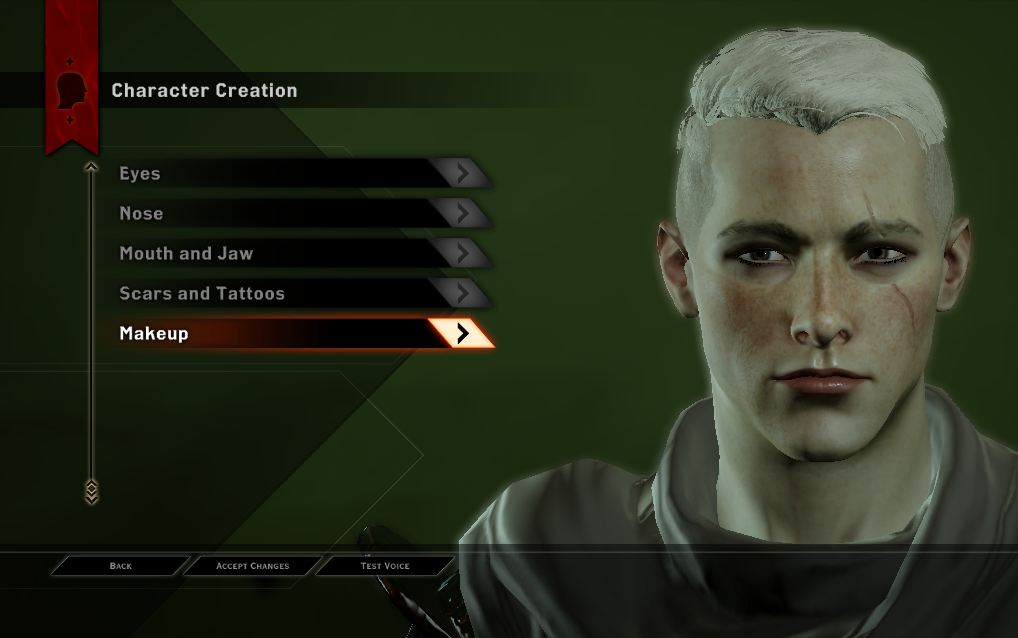
Task: Open Scars and Tattoos settings
Action: point(300,294)
